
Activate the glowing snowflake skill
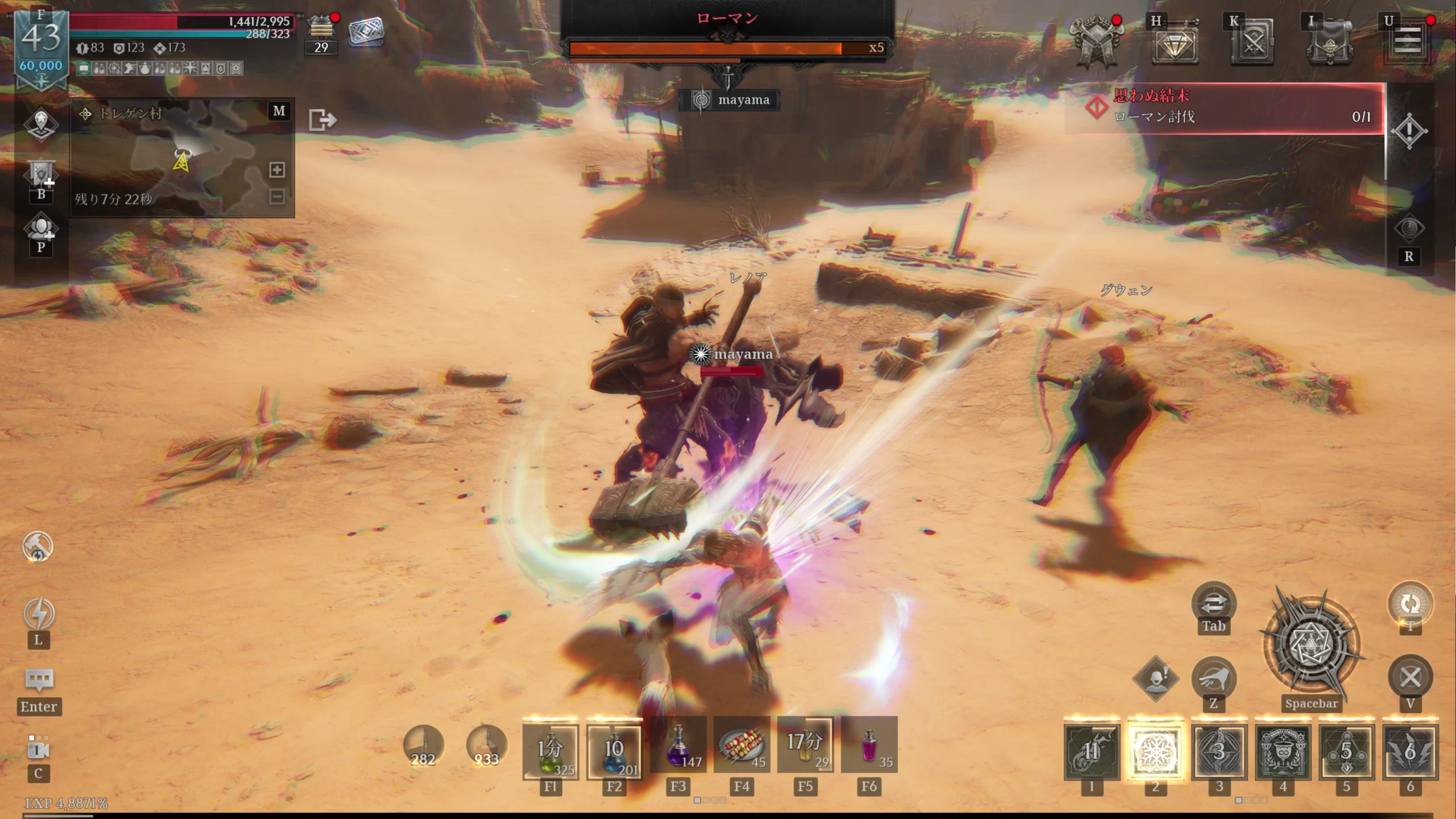[1155, 752]
